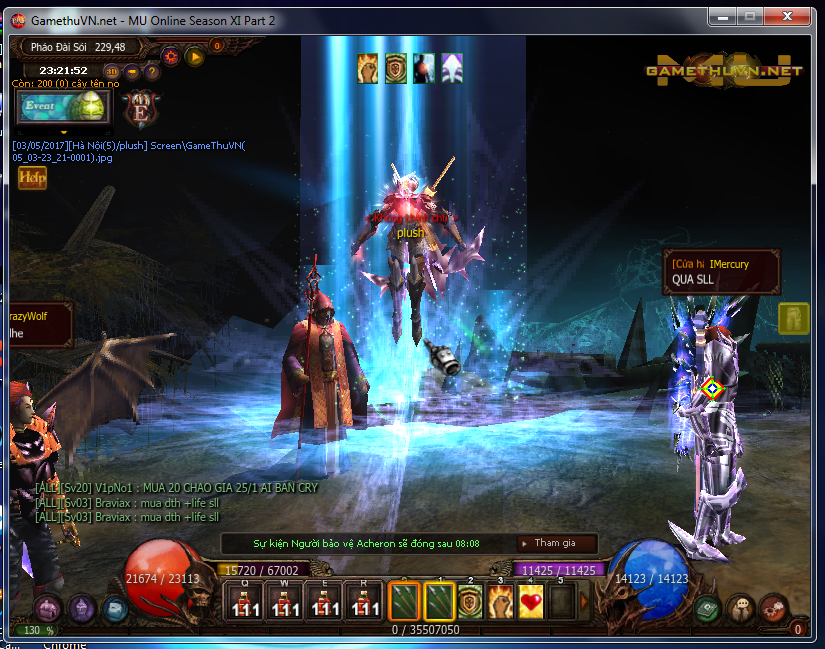Toggle the 3D view button
This screenshot has height=649, width=825.
(112, 71)
